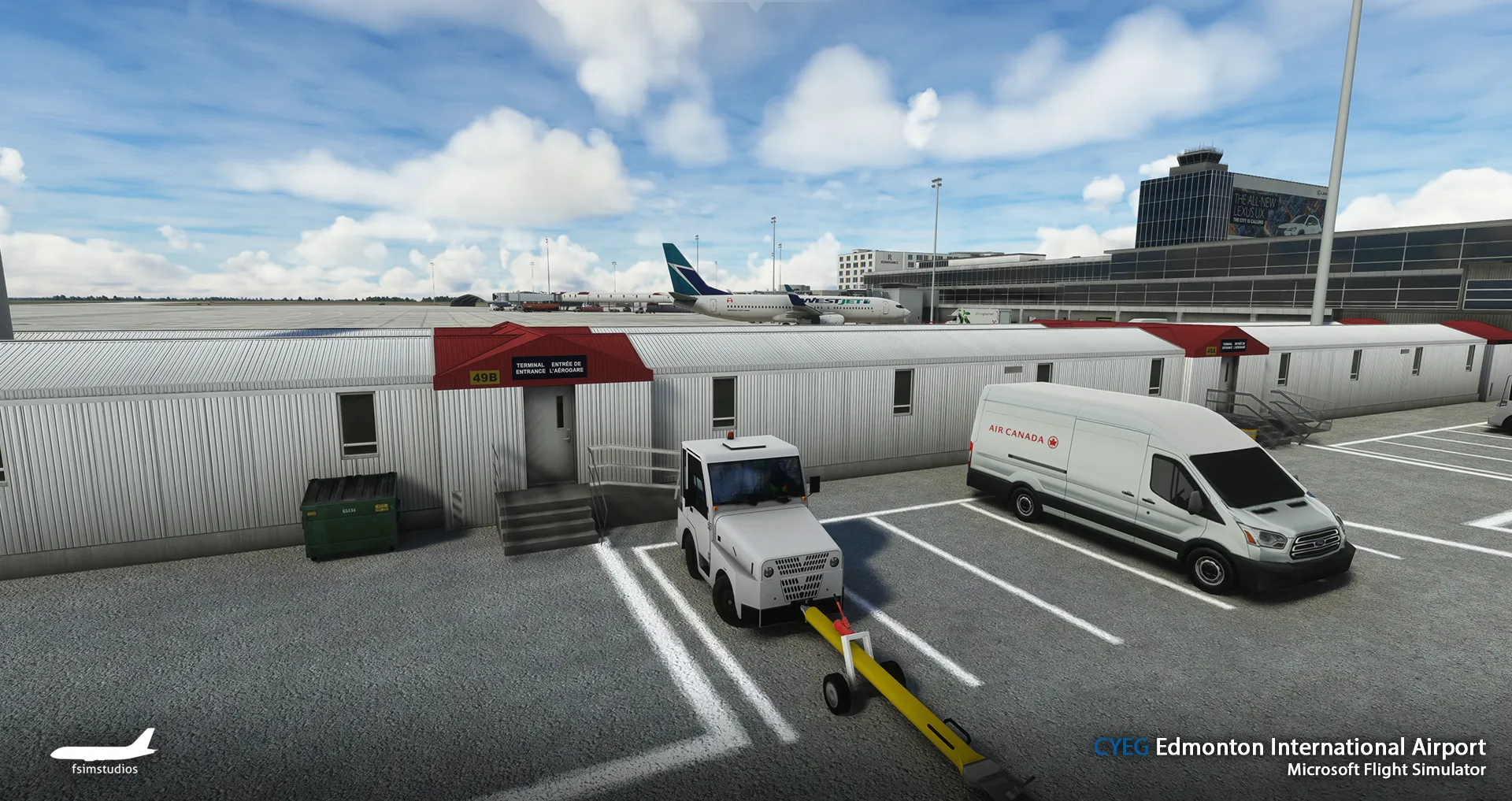Screen dimensions: 1512x801
Task: Expand the toolbar handle arrow at top
Action: tap(756, 6)
